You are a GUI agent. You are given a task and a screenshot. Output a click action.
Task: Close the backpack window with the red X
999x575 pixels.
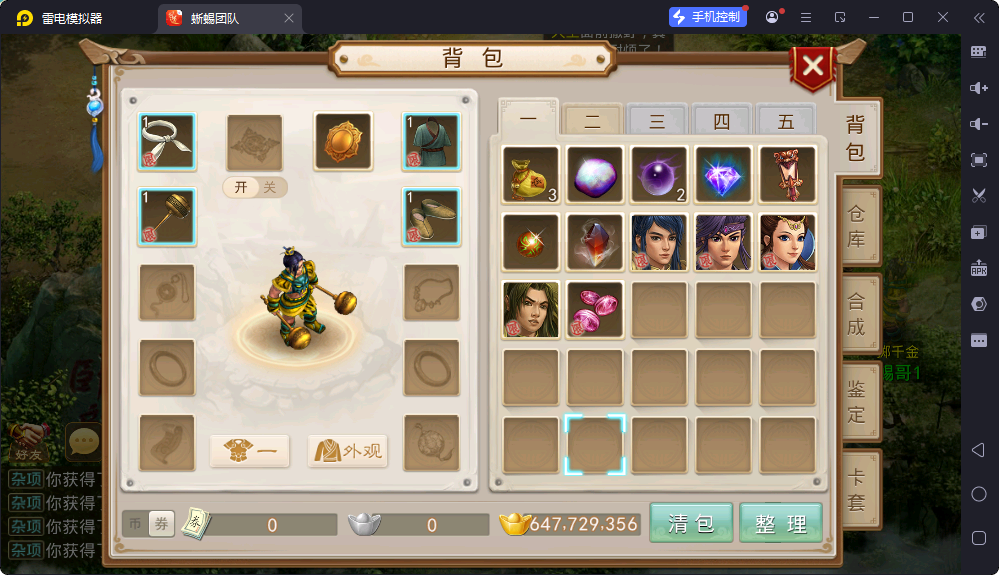click(814, 67)
